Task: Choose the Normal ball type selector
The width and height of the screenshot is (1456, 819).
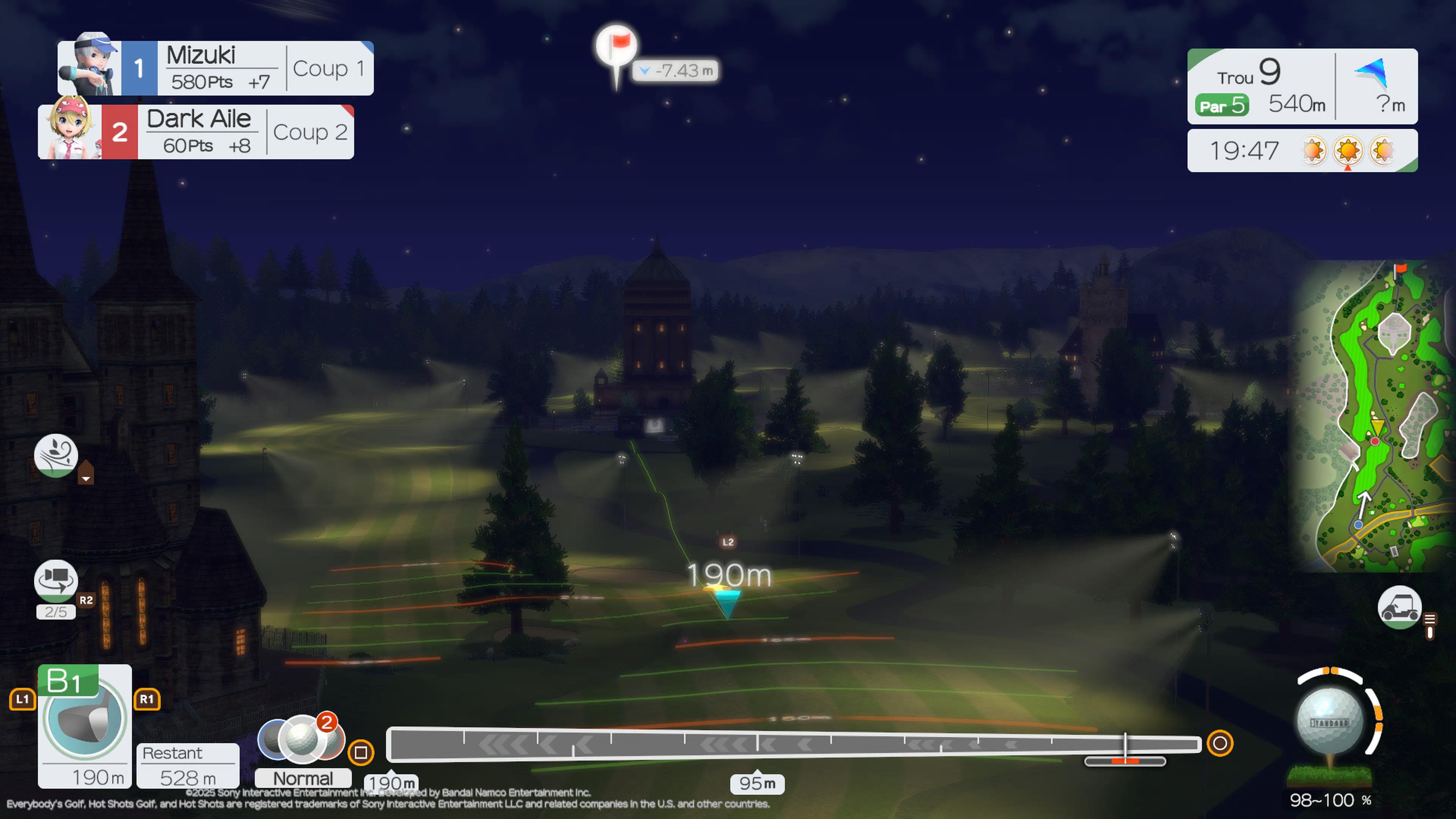Action: coord(303,778)
